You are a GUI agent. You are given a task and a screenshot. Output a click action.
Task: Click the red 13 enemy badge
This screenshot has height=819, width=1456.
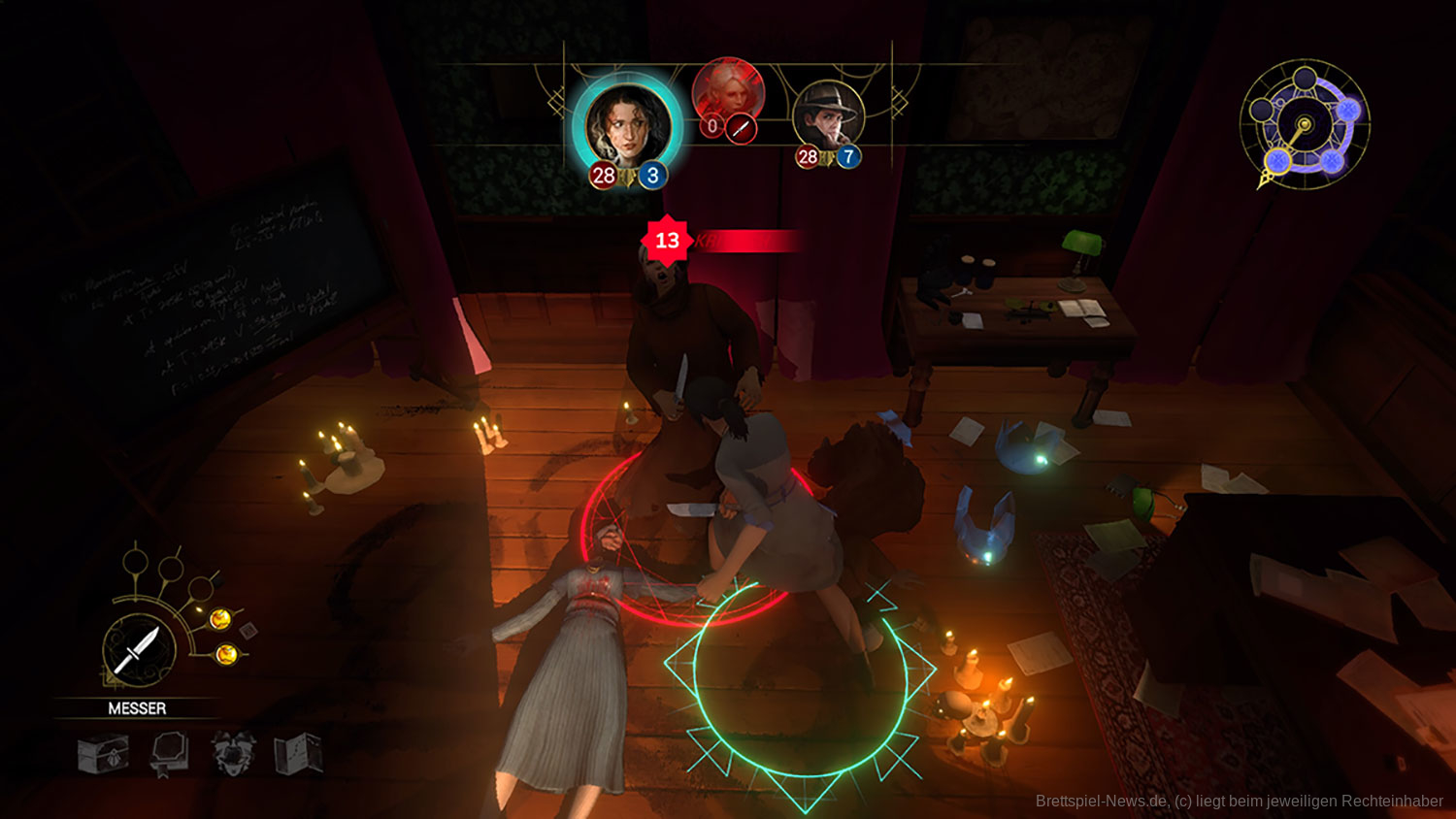[667, 241]
